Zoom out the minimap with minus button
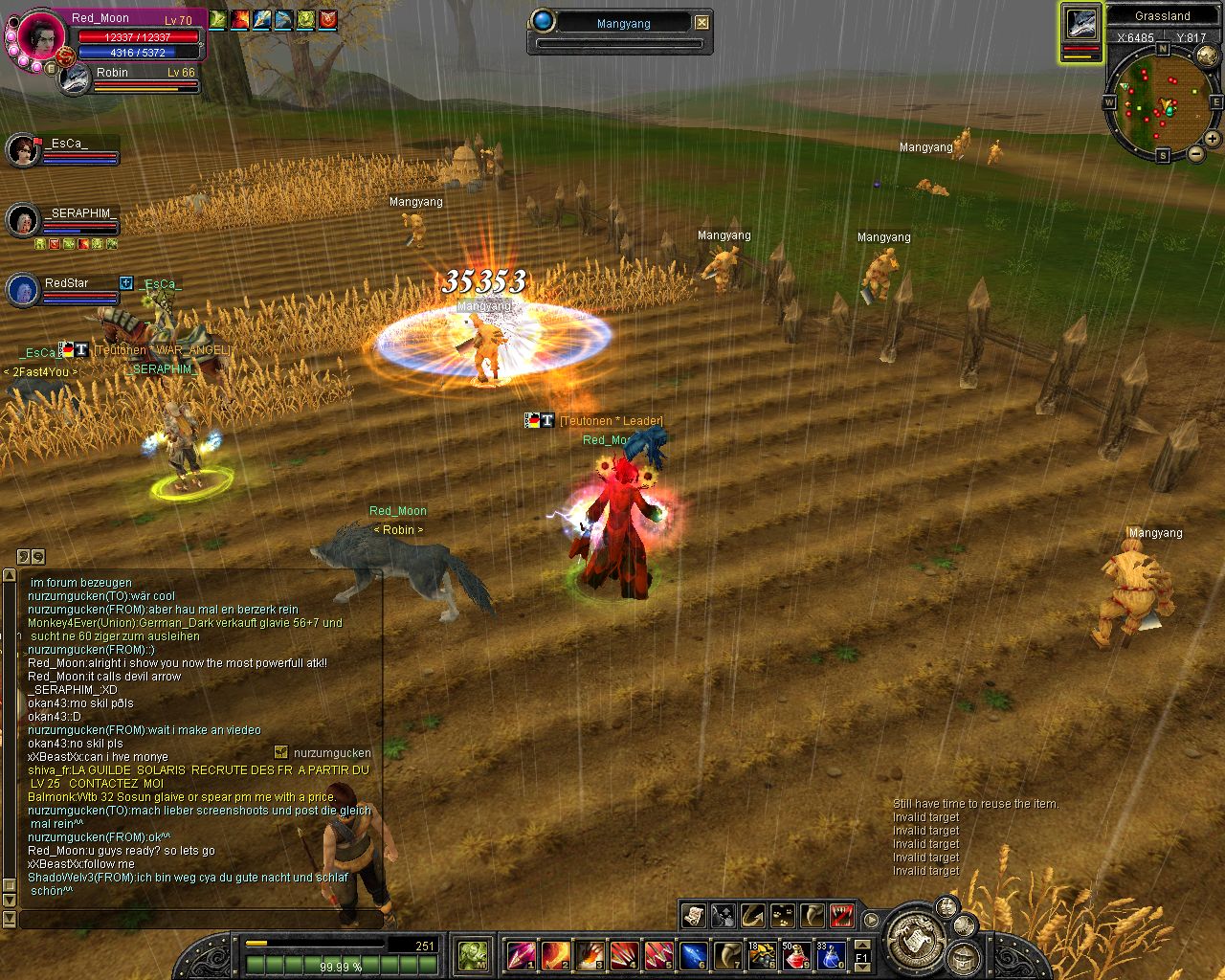Image resolution: width=1225 pixels, height=980 pixels. pos(1195,153)
